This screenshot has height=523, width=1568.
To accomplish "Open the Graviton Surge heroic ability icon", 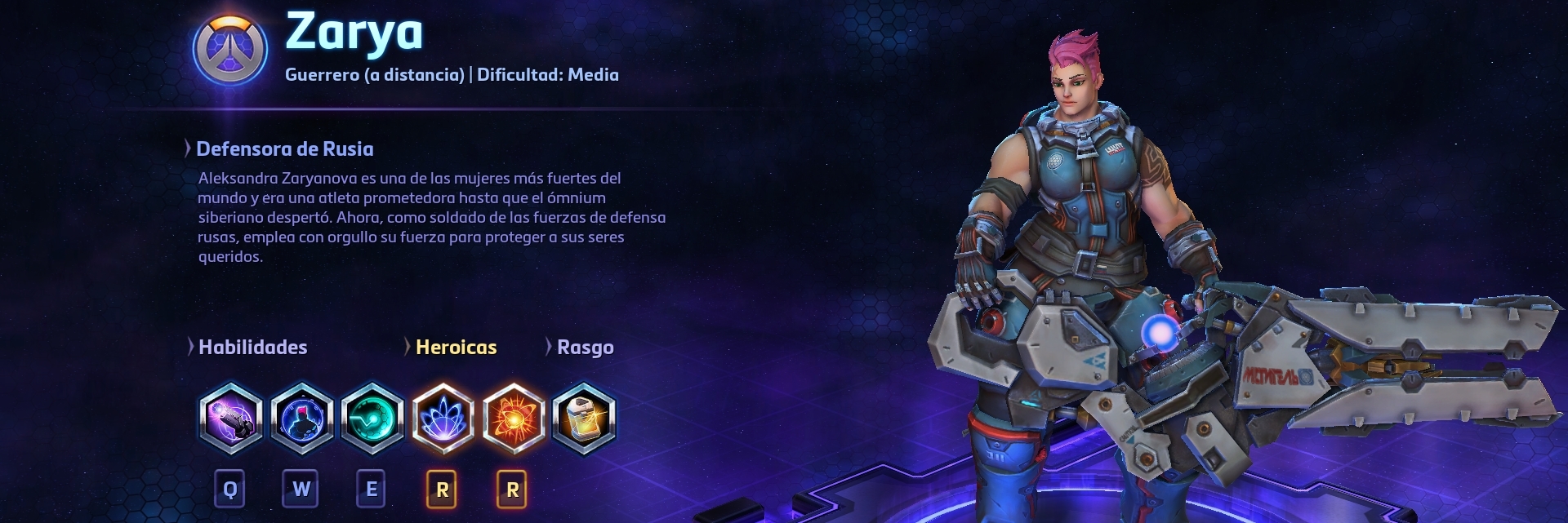I will [443, 419].
